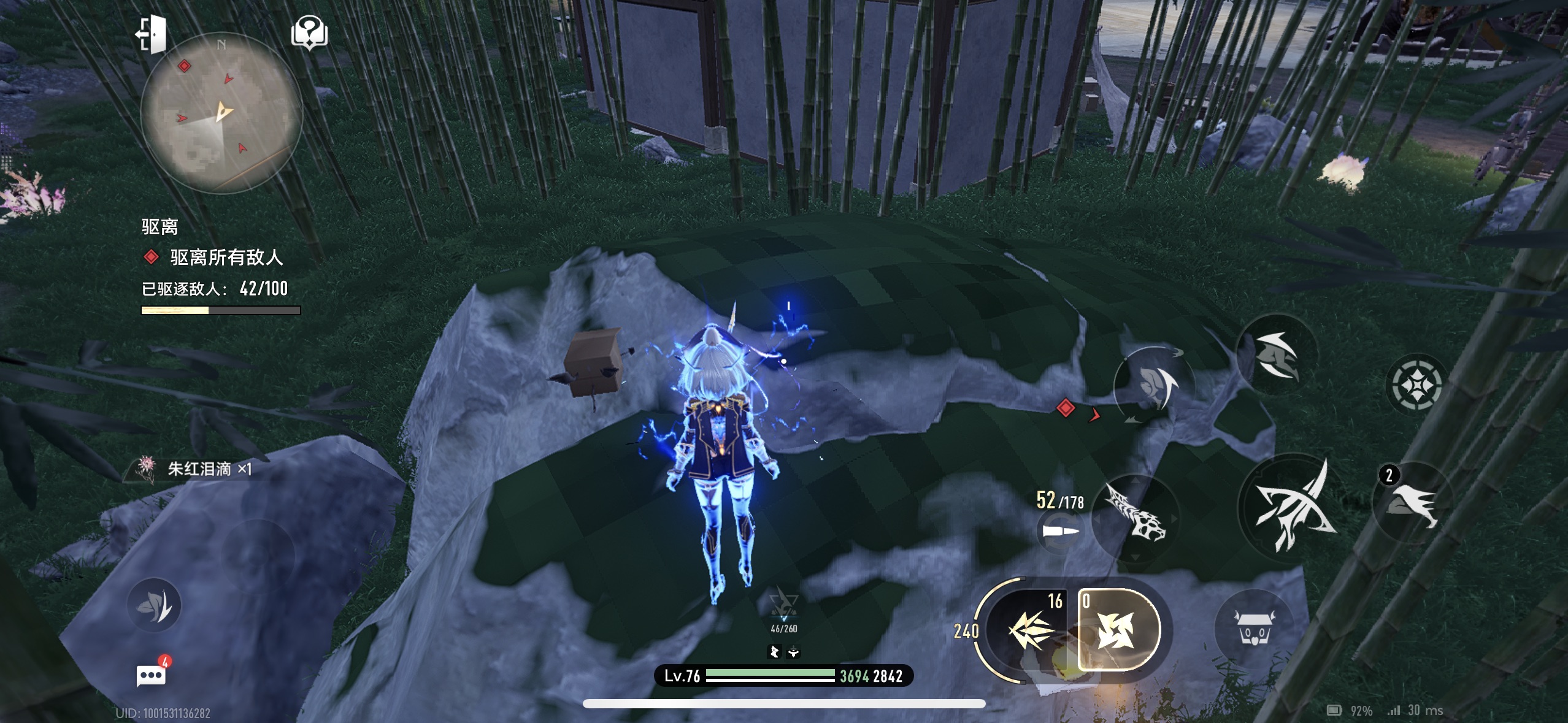Open the question mark guide book

309,32
